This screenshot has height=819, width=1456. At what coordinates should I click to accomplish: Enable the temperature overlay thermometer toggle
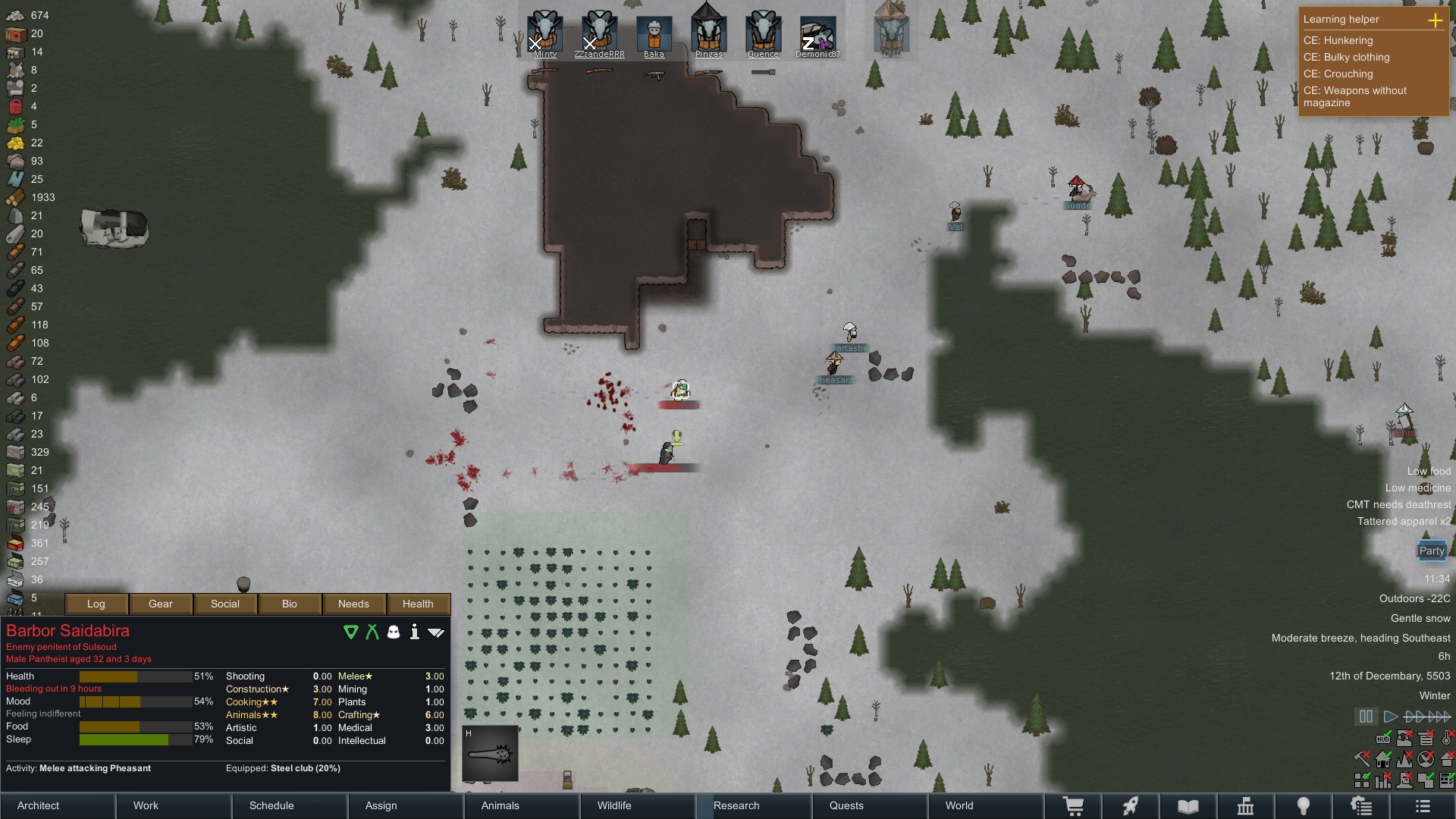(x=1445, y=739)
